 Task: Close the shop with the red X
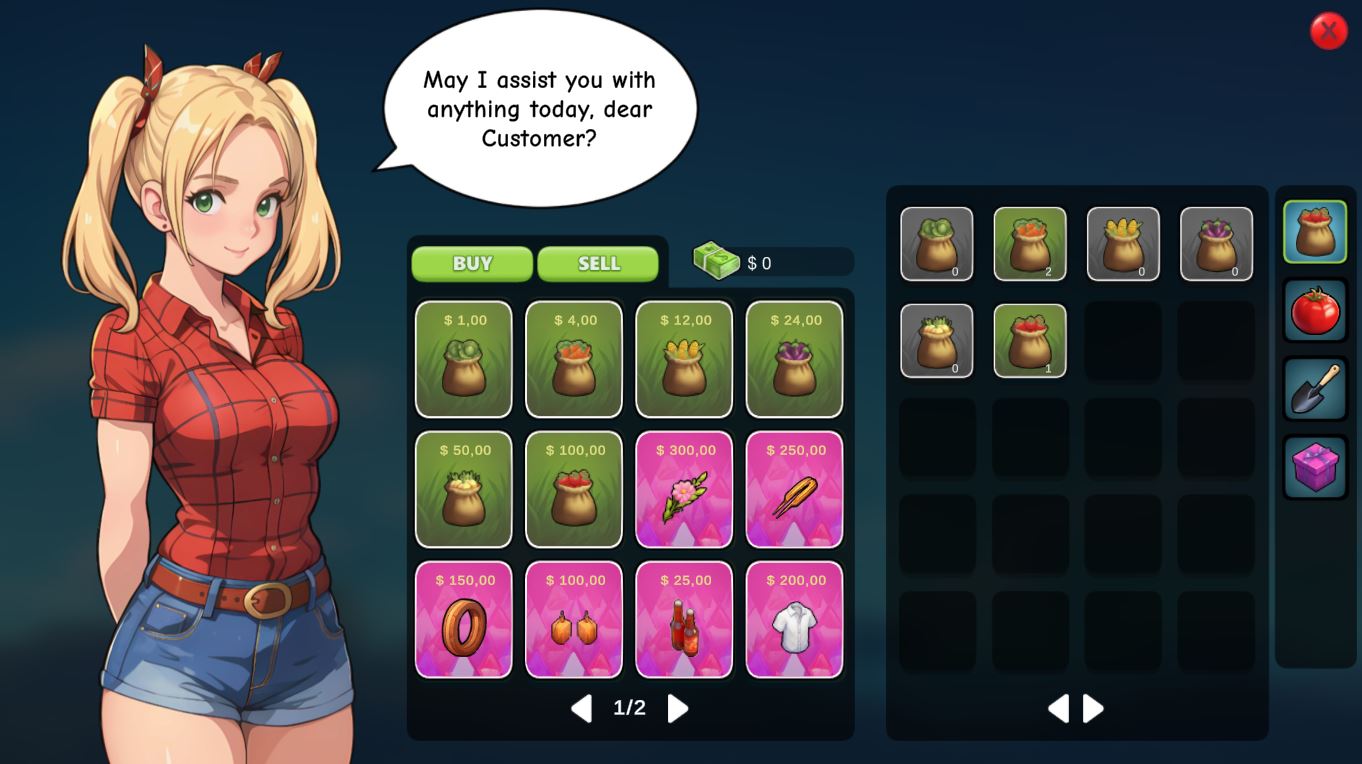(x=1328, y=31)
